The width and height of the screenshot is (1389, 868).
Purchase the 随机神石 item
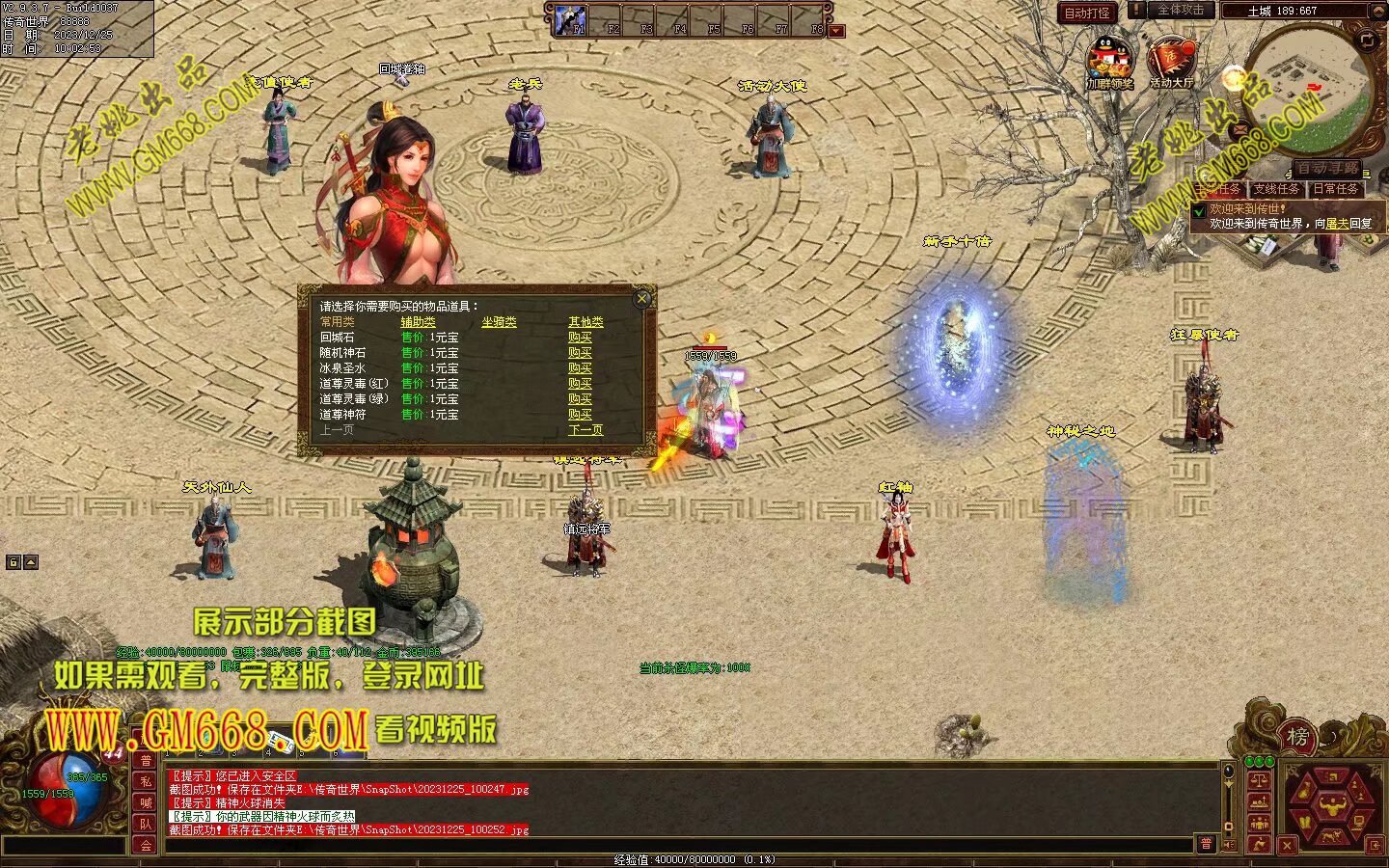(580, 353)
